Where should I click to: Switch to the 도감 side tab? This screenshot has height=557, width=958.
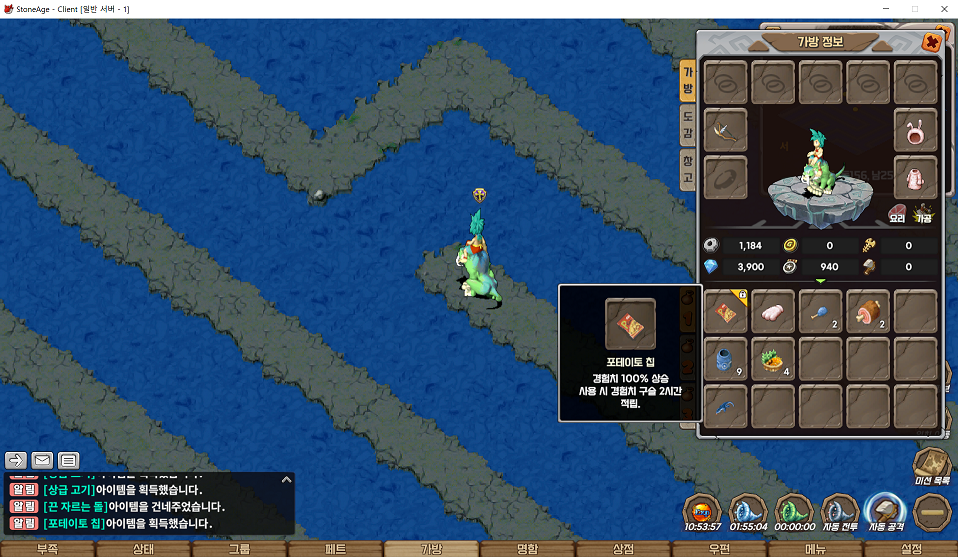pos(688,124)
